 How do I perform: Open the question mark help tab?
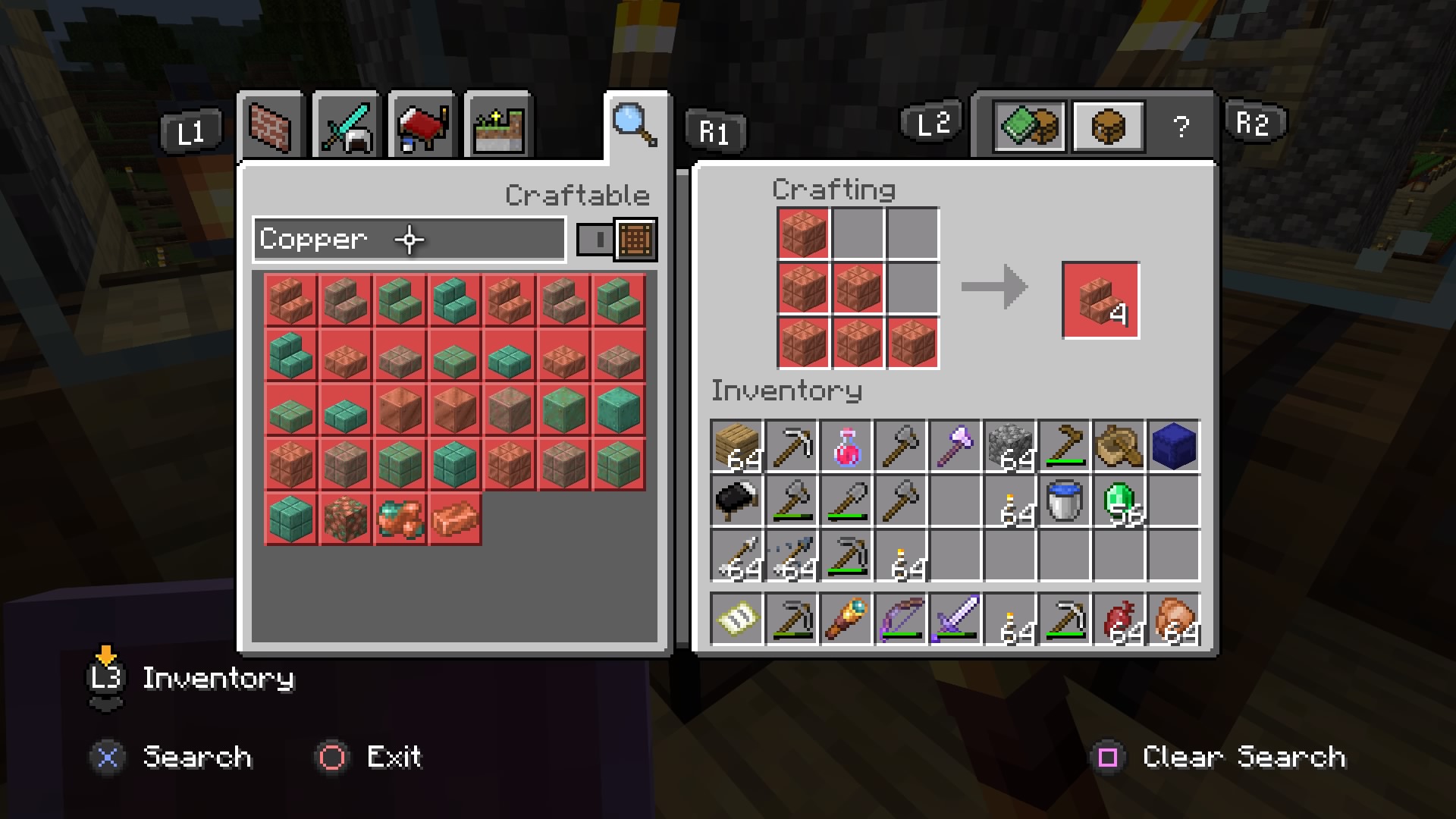coord(1181,126)
